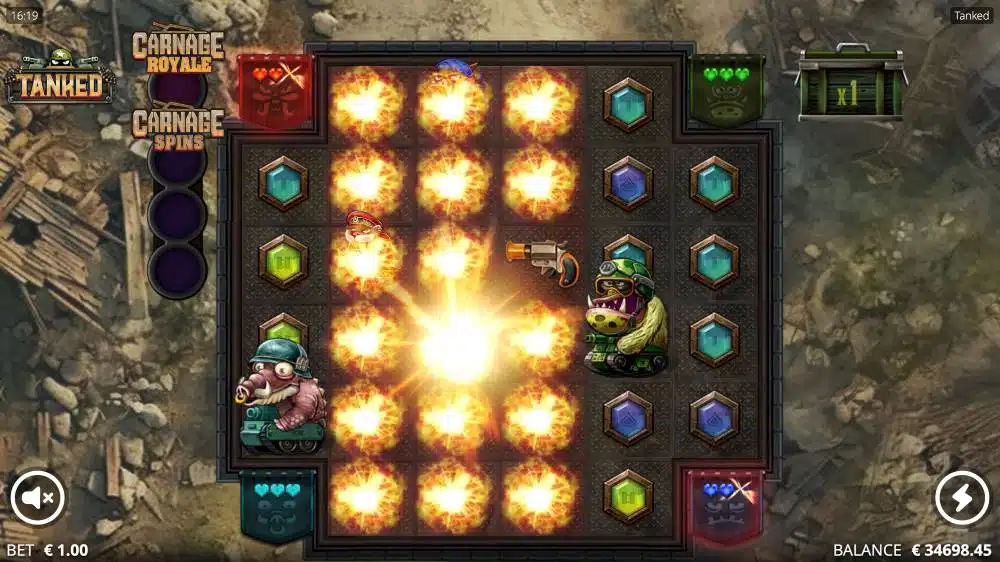Toggle the muted sound speaker button
Image resolution: width=1000 pixels, height=562 pixels.
tap(38, 498)
